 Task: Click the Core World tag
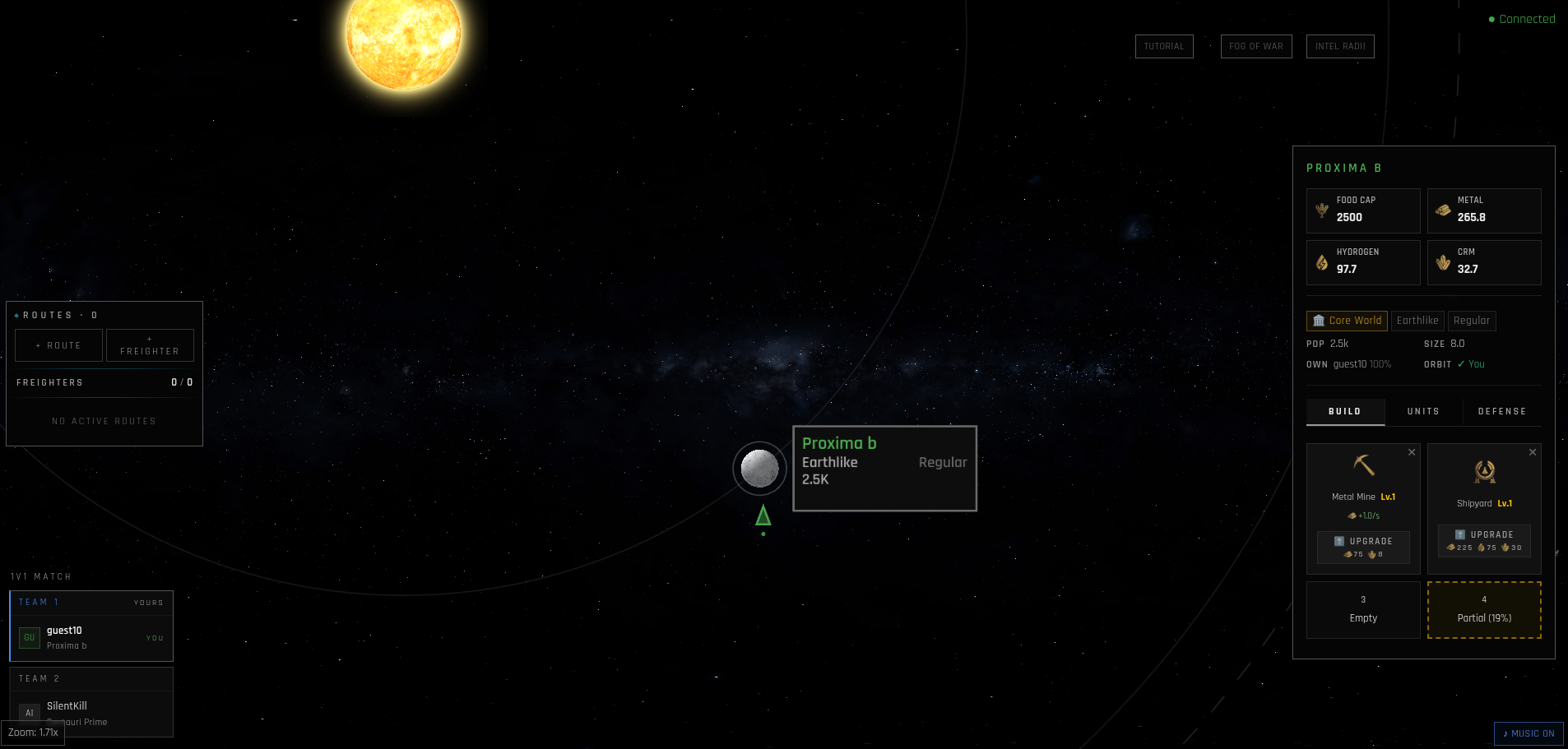pos(1347,321)
